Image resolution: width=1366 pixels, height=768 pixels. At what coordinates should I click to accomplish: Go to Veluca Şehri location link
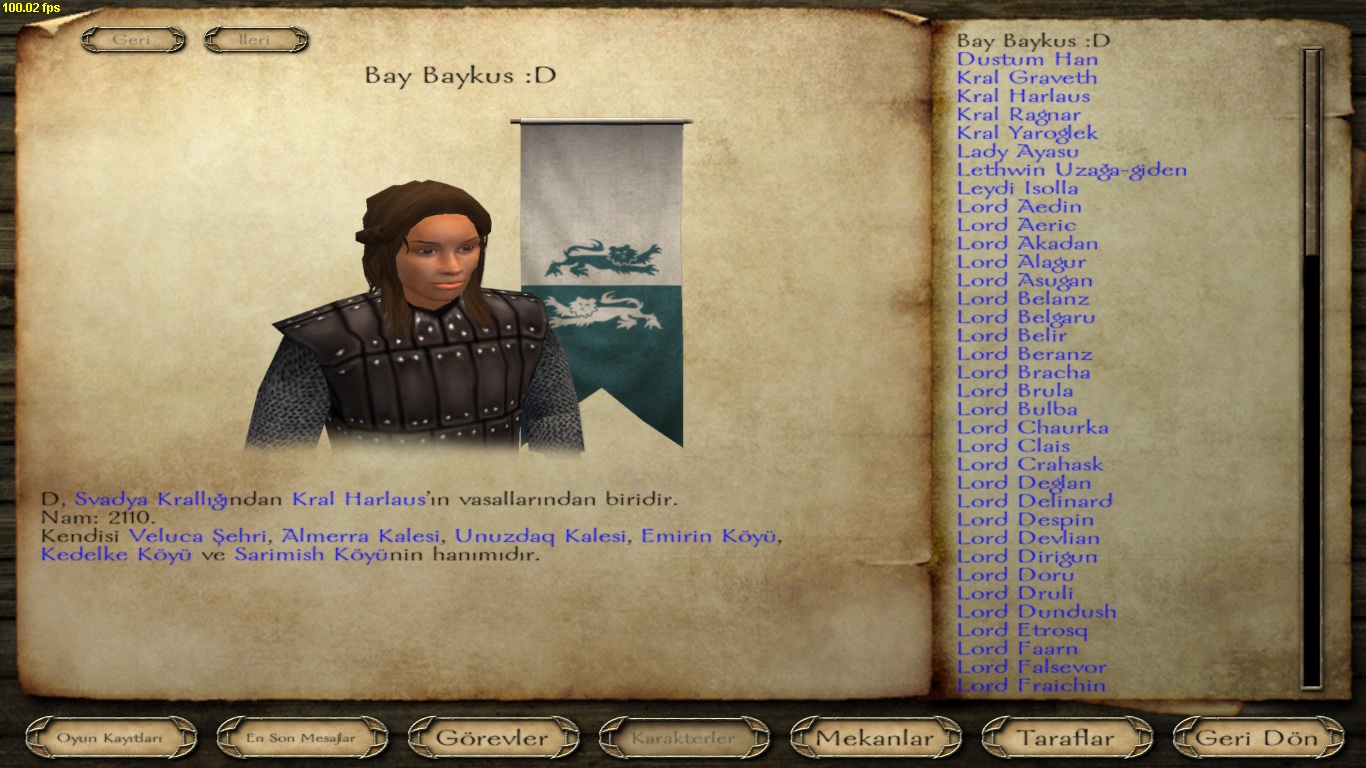[198, 537]
